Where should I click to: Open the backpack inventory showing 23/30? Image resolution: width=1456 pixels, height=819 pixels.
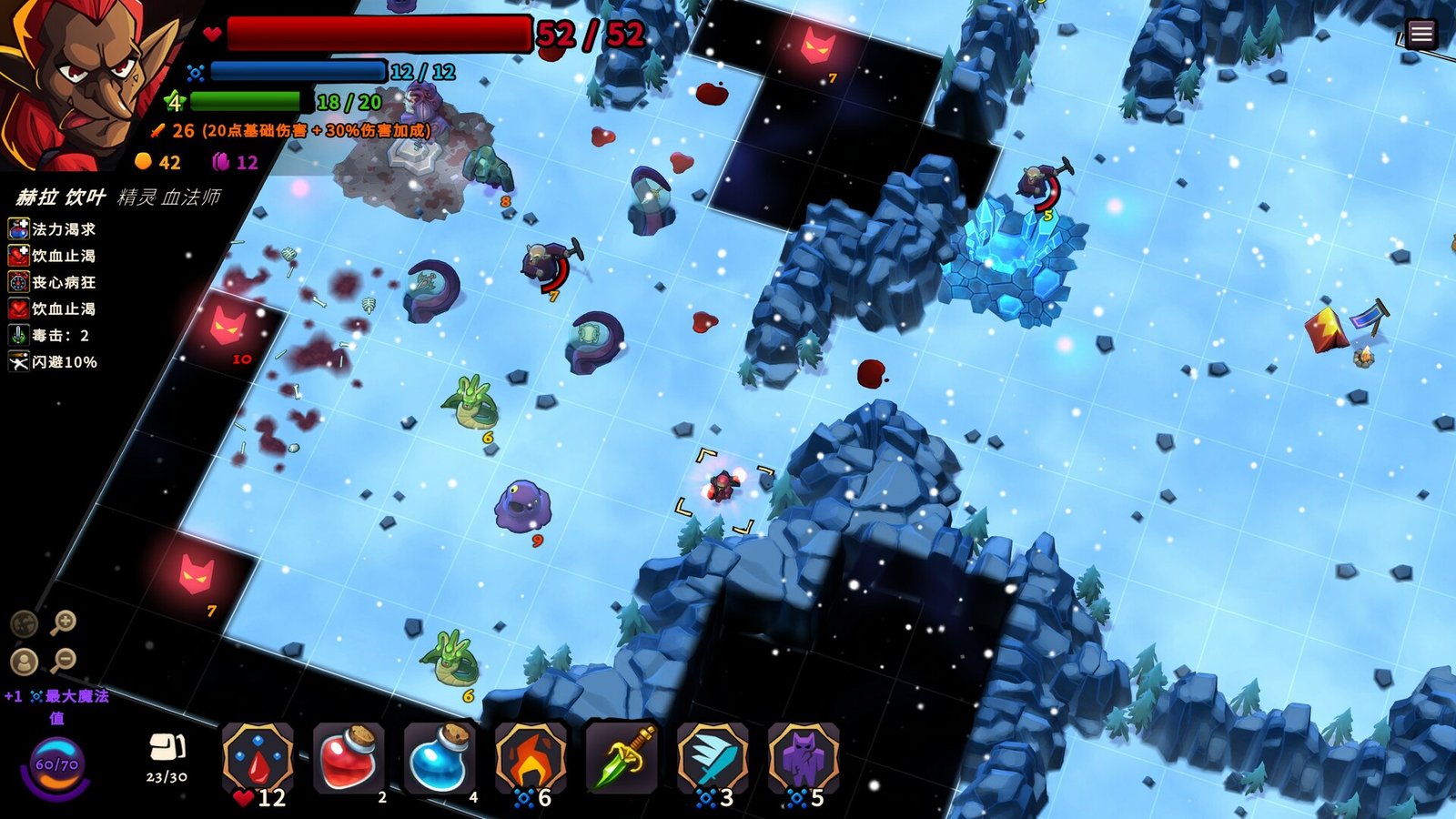tap(167, 750)
